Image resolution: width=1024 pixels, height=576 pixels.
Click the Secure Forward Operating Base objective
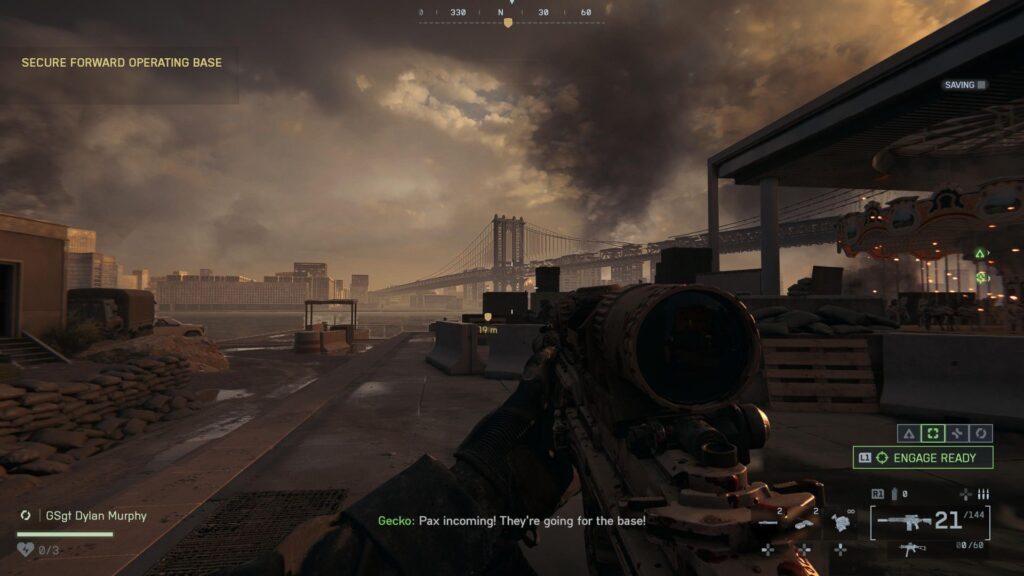pos(122,63)
